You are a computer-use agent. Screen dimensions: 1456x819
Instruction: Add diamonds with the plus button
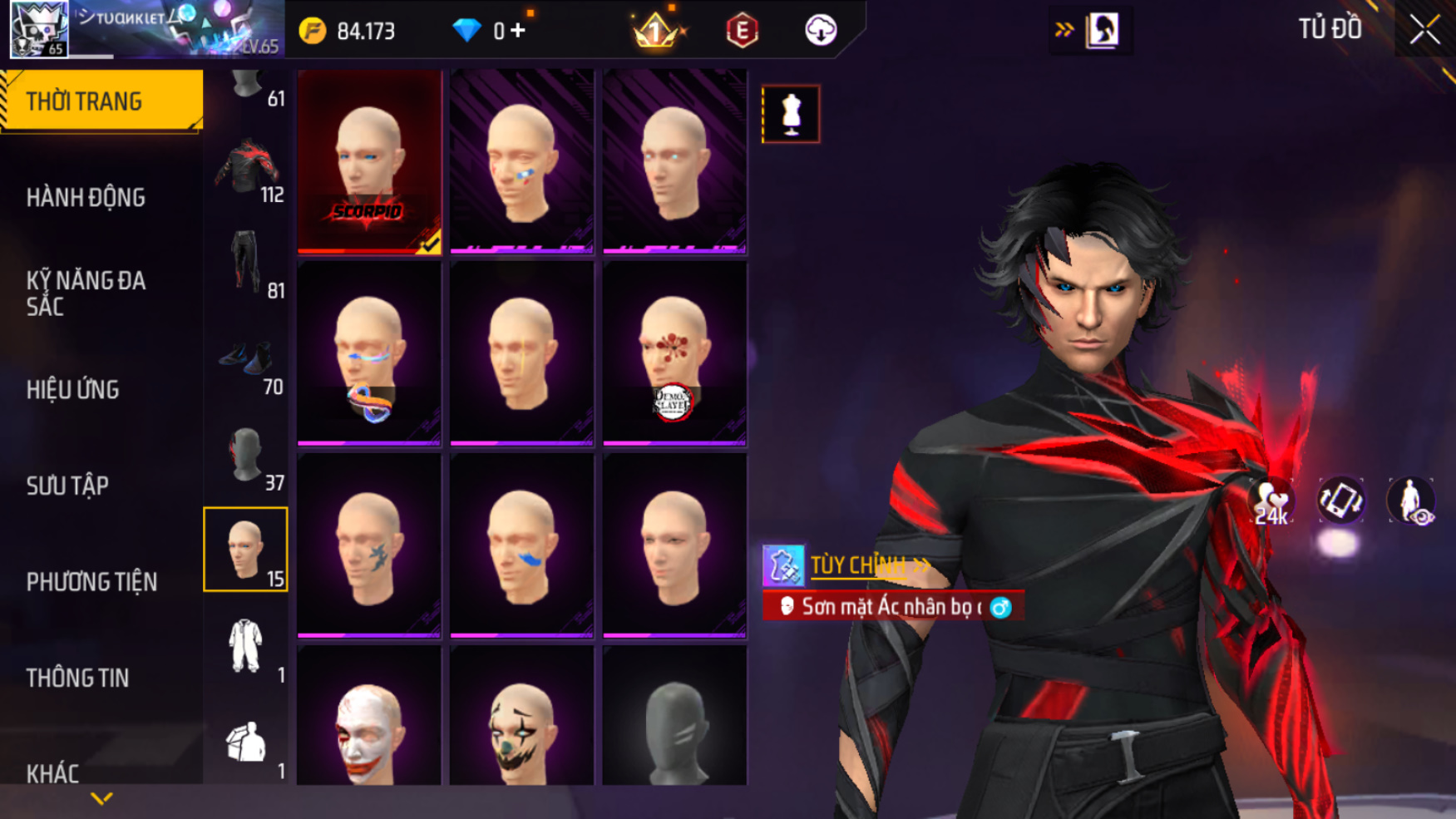(519, 31)
